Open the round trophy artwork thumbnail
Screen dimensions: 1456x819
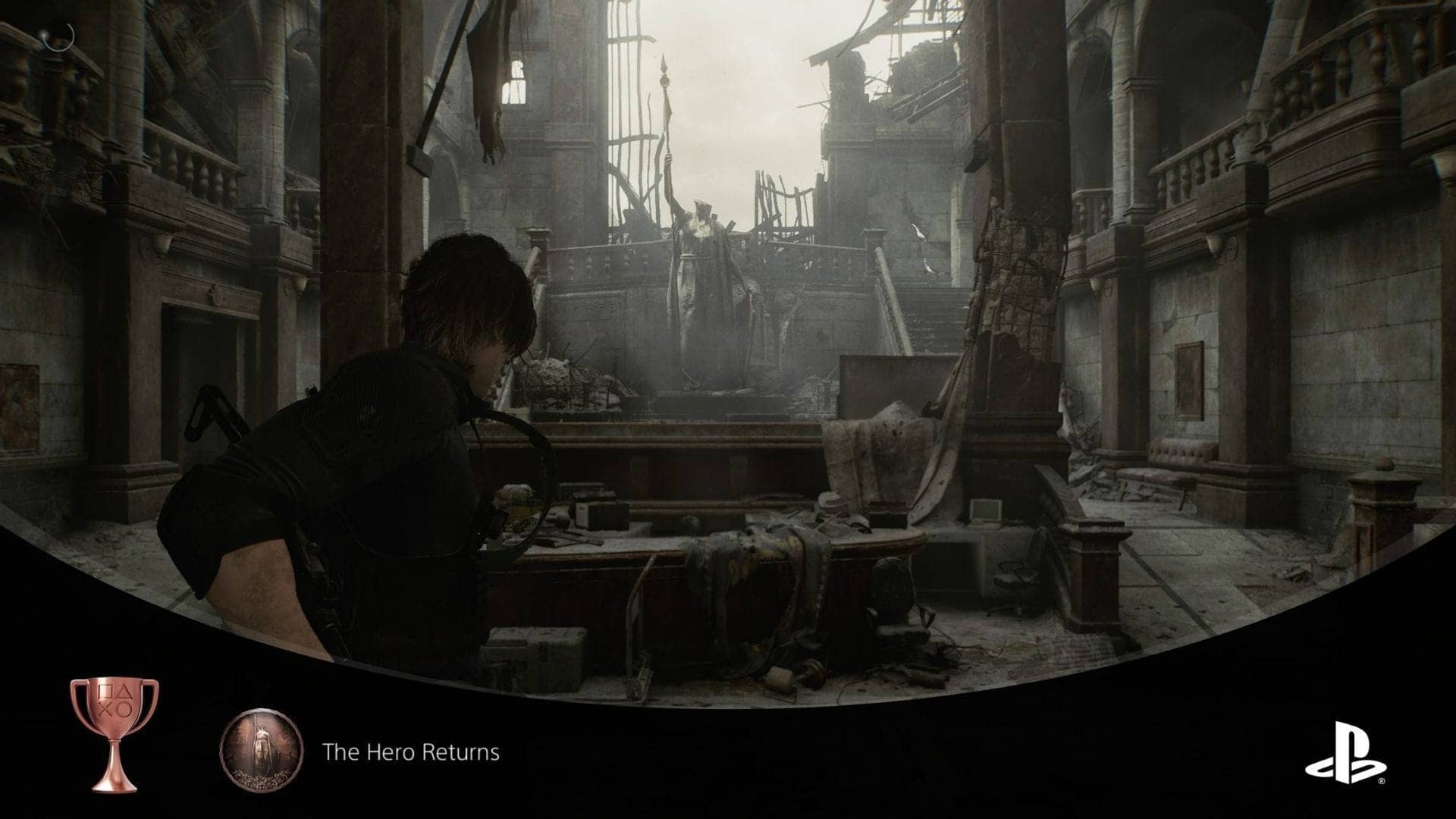click(x=262, y=751)
